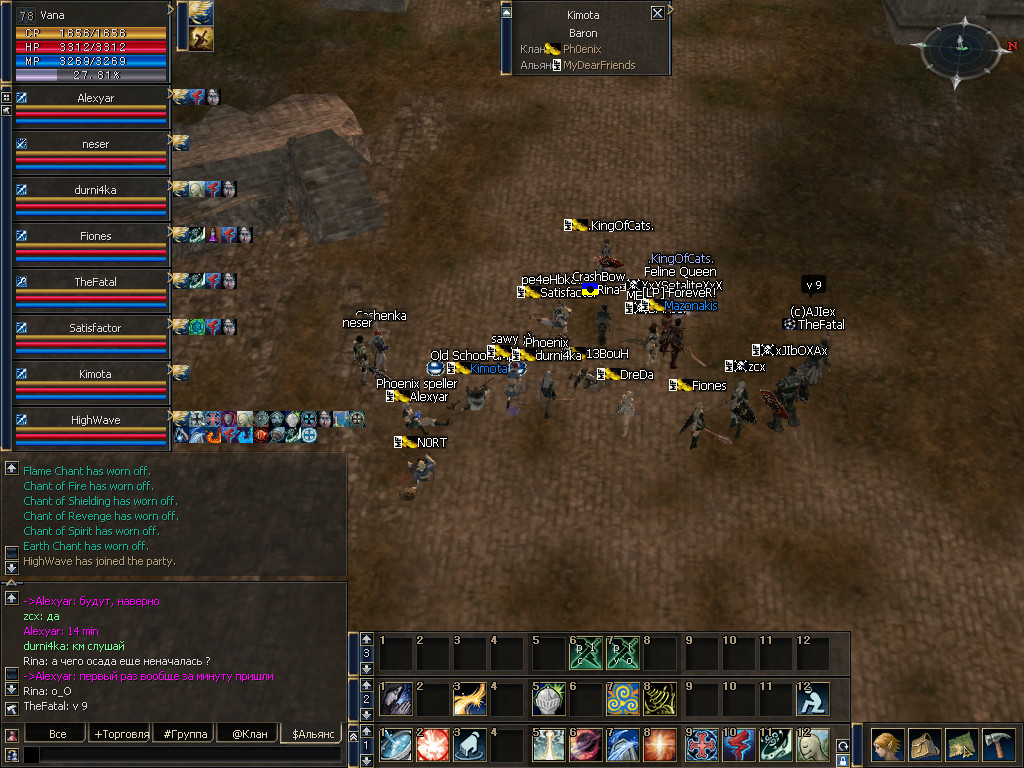Toggle the hotbar lock icon
Image resolution: width=1024 pixels, height=768 pixels.
[x=843, y=760]
